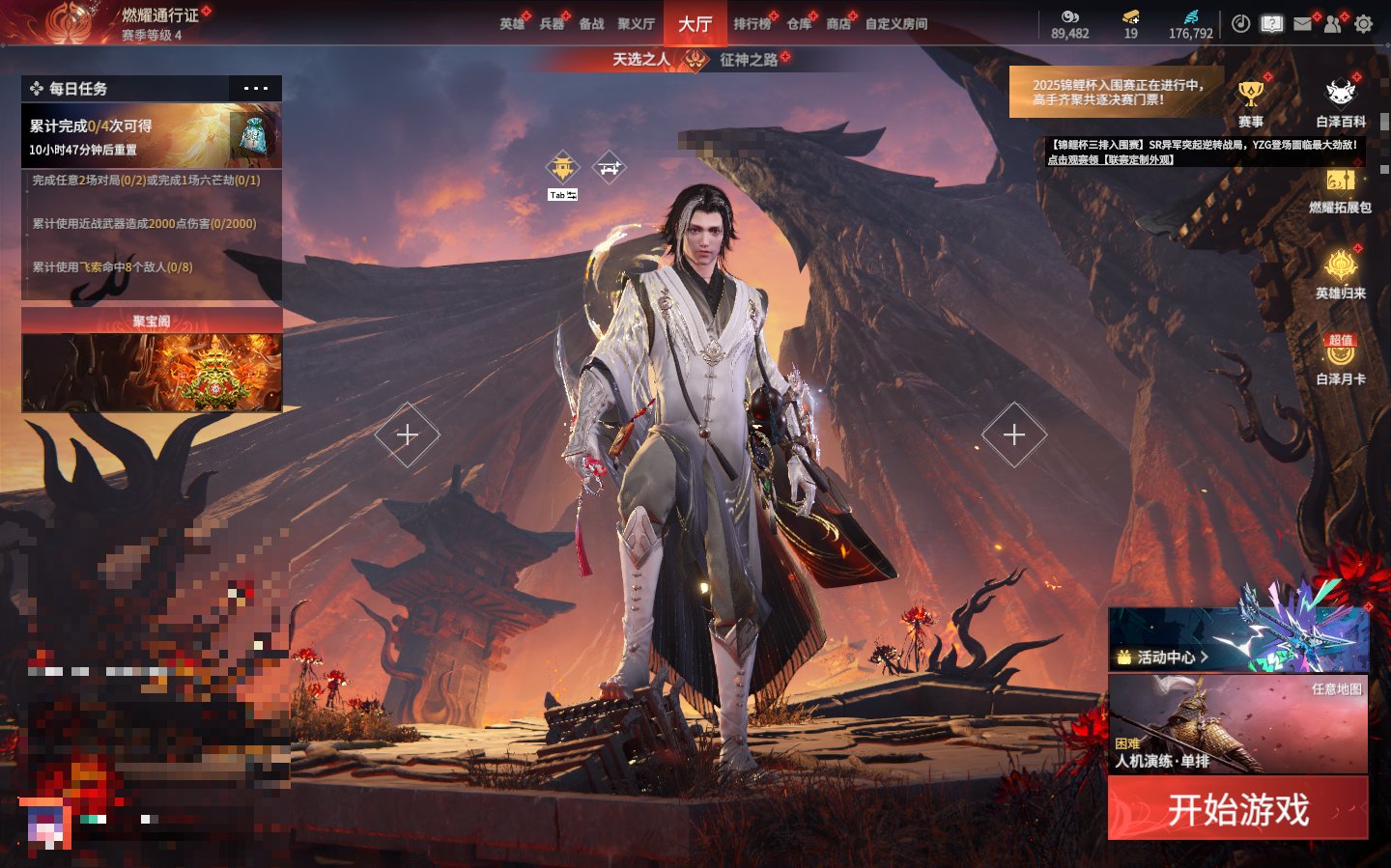This screenshot has height=868, width=1391.
Task: Open the 商店 shop tab
Action: pyautogui.click(x=838, y=24)
